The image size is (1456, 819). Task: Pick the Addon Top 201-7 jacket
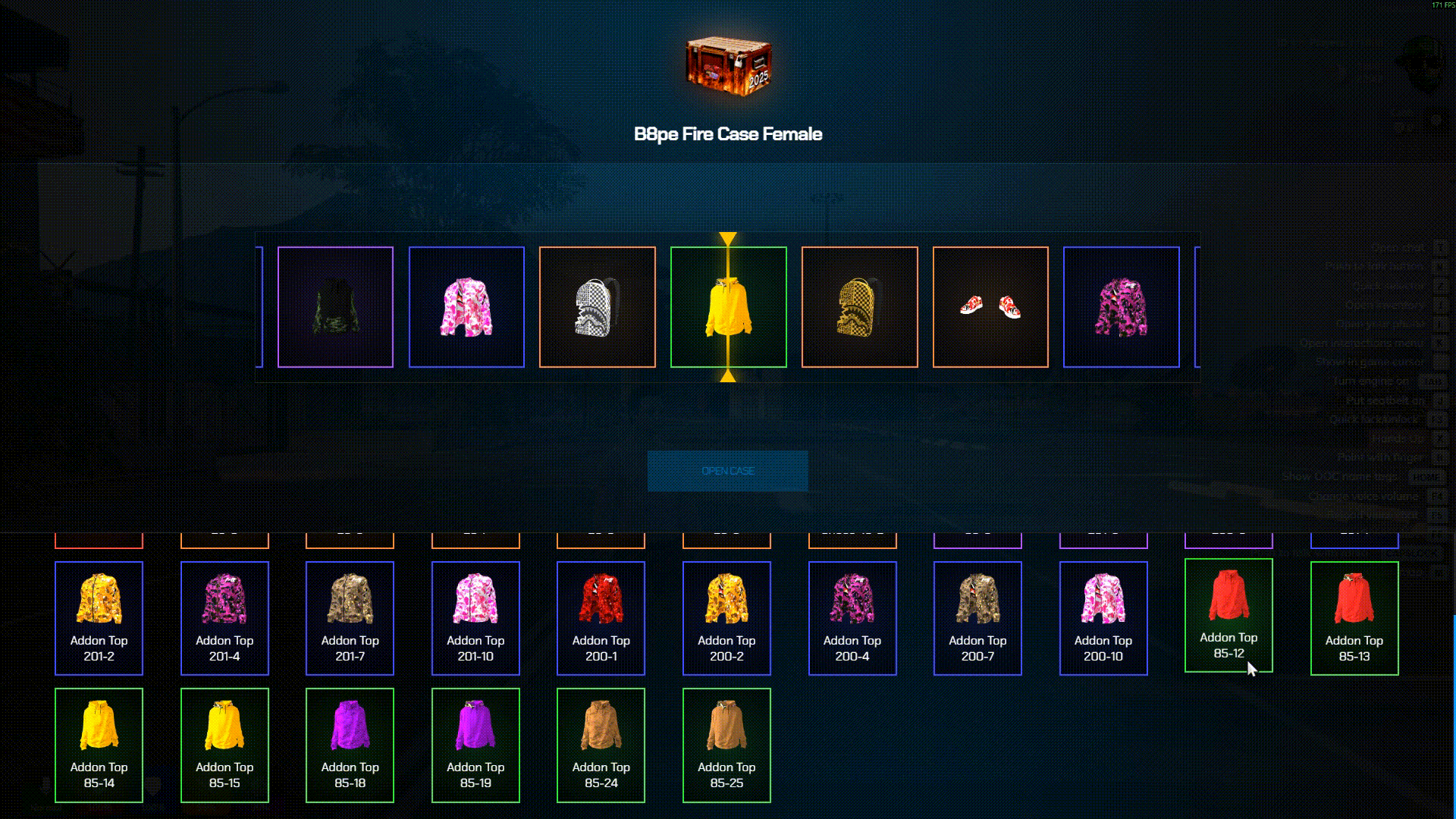[x=350, y=618]
